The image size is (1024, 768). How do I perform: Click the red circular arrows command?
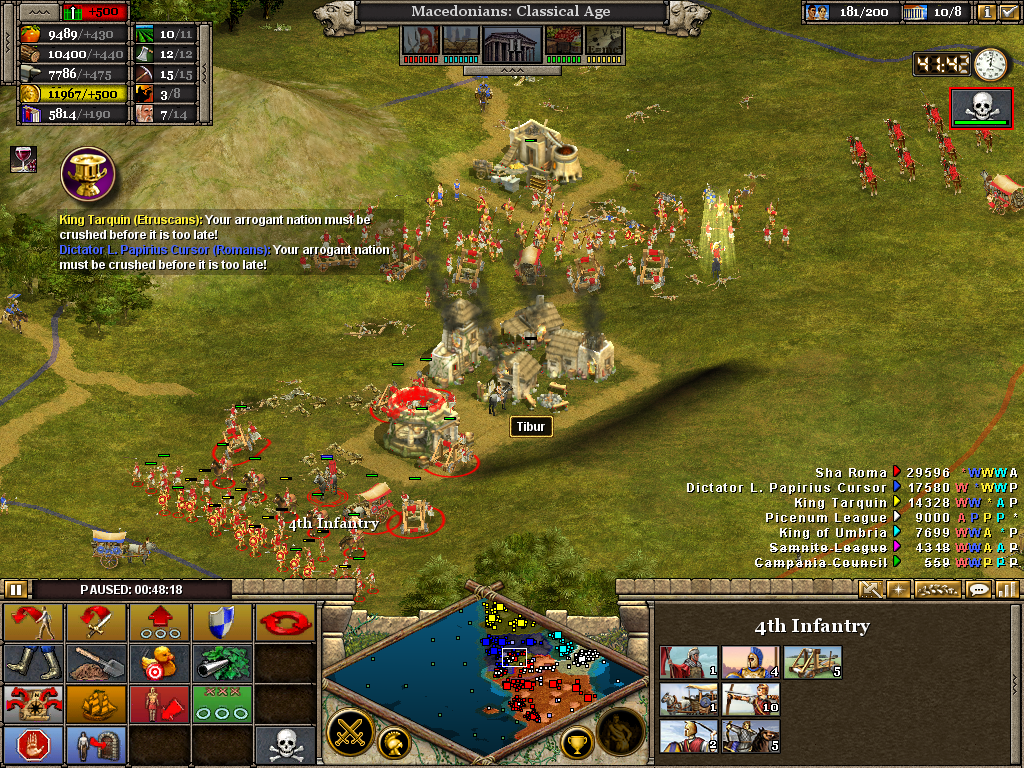pyautogui.click(x=284, y=623)
